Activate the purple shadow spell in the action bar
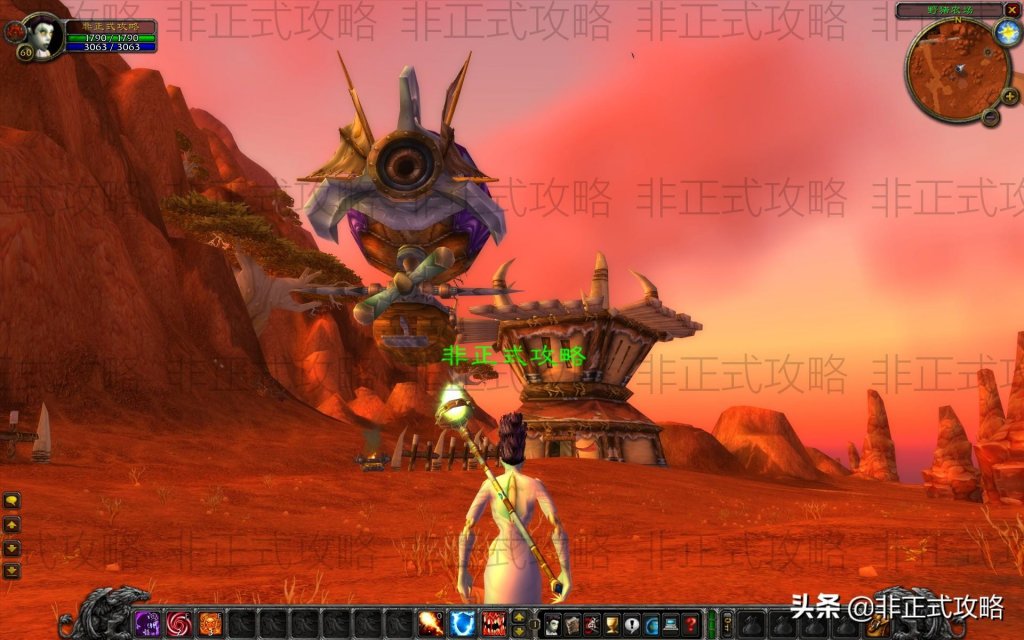This screenshot has height=640, width=1024. tap(147, 623)
